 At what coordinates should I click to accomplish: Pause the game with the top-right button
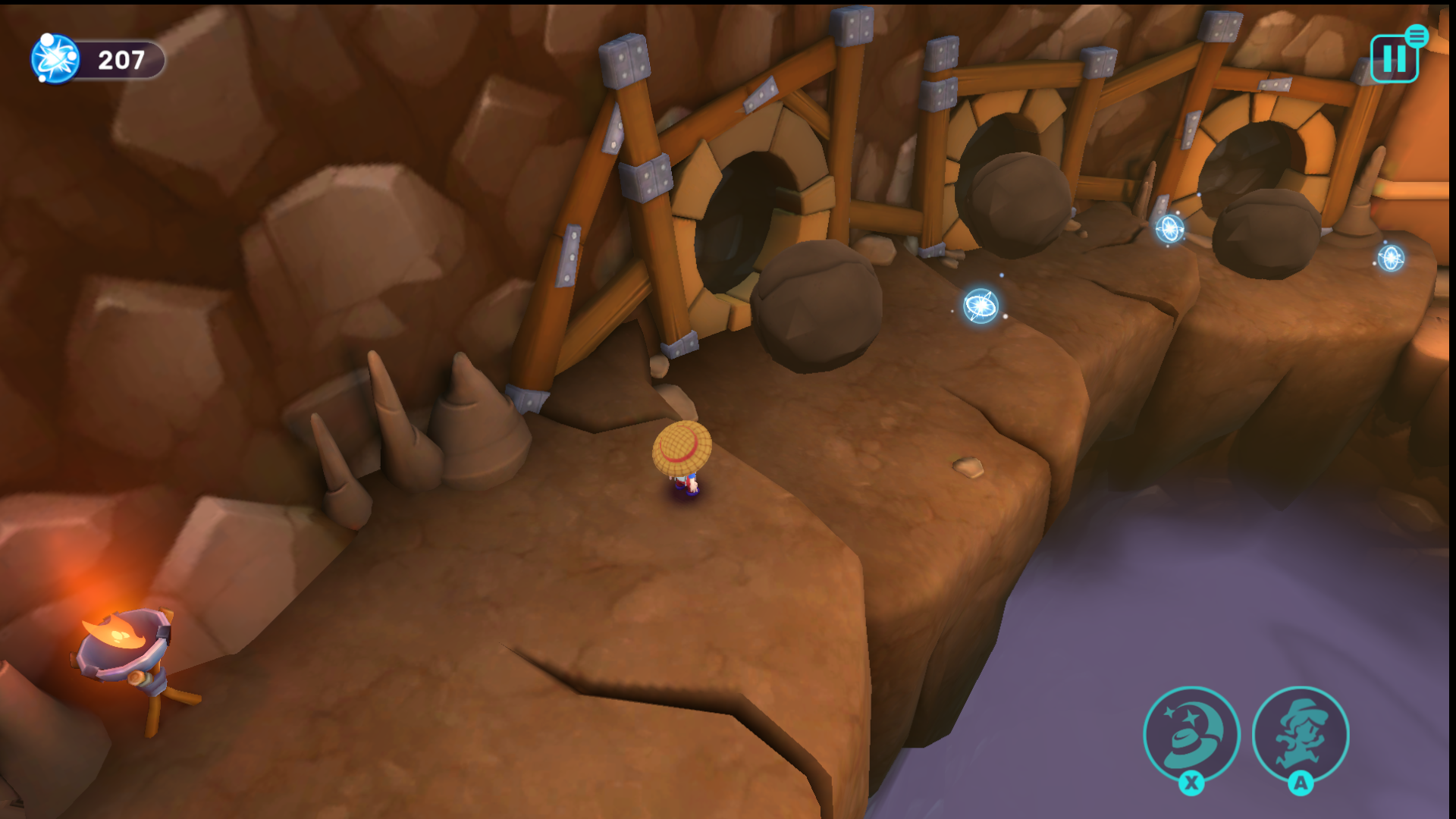1394,58
